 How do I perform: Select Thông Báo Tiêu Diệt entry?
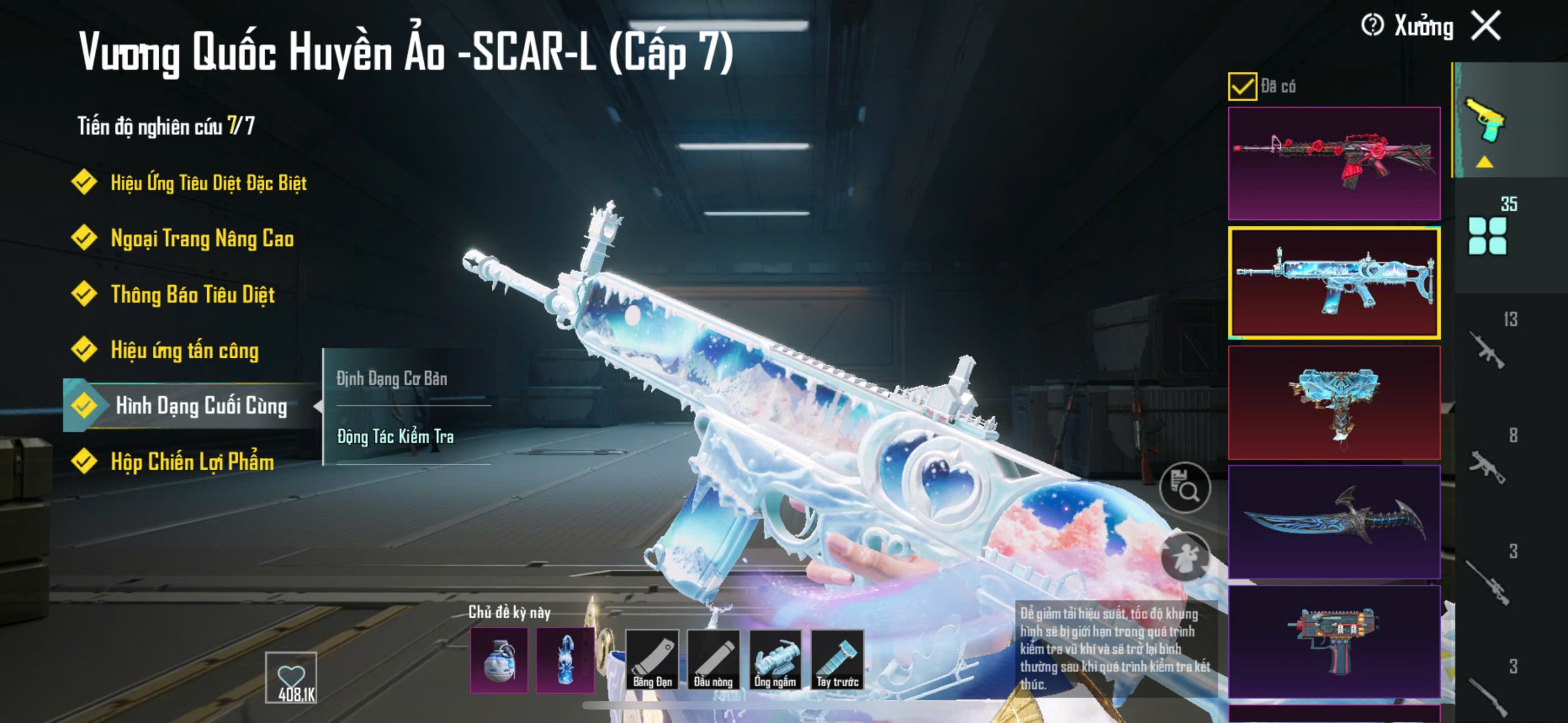tap(192, 294)
